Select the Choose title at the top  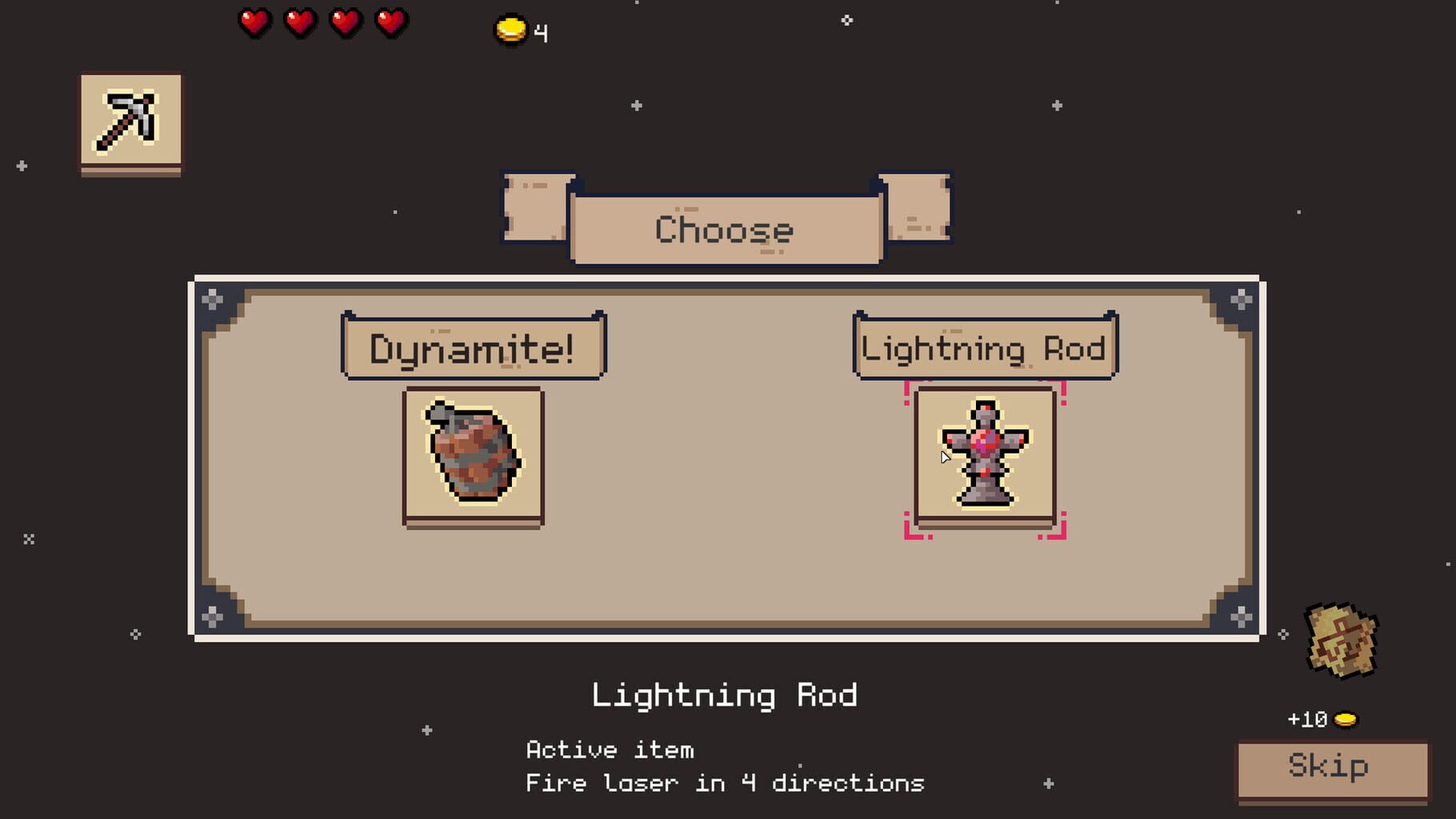point(724,230)
